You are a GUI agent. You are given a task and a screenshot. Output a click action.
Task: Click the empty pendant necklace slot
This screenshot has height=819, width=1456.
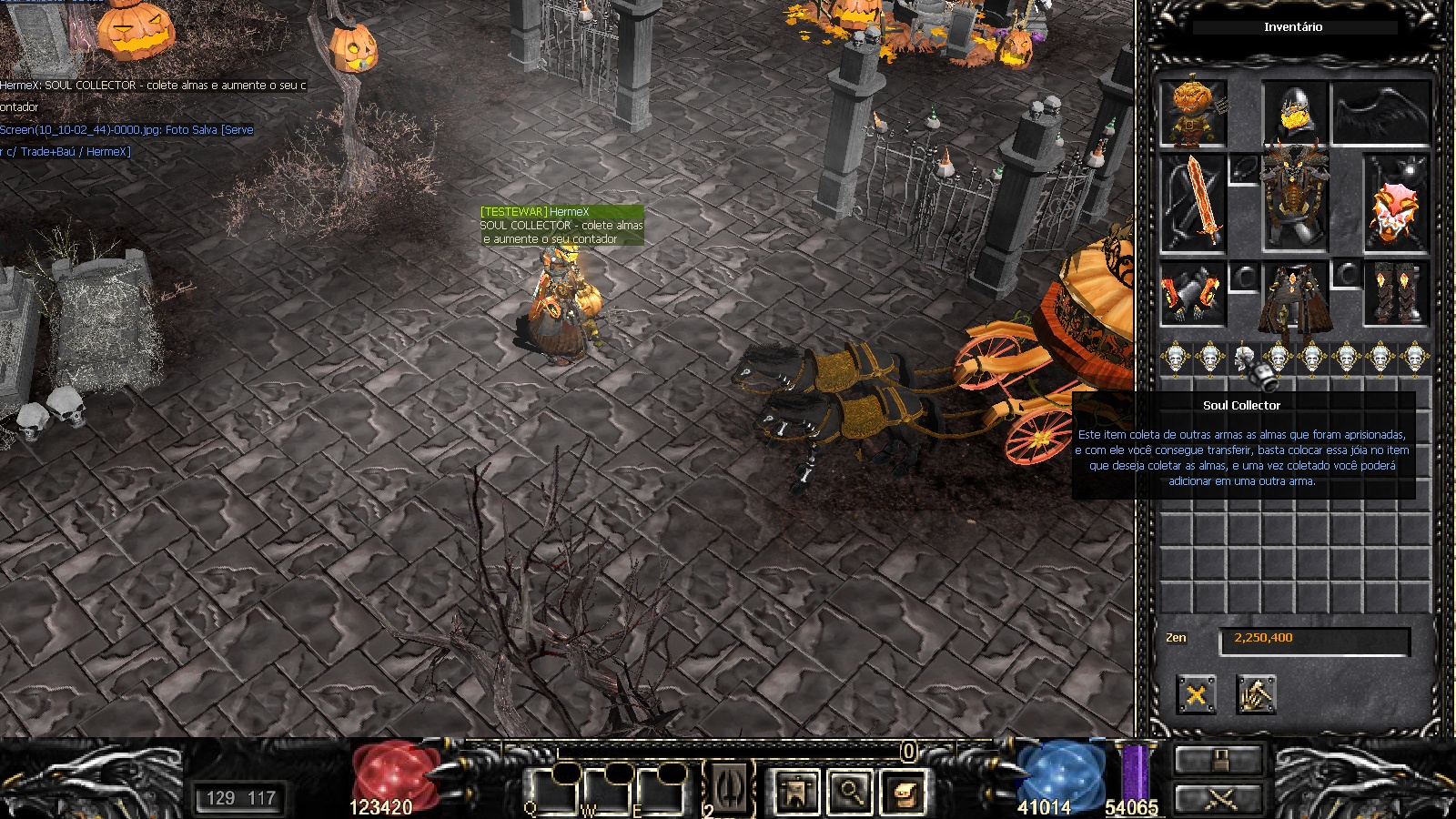click(x=1243, y=168)
